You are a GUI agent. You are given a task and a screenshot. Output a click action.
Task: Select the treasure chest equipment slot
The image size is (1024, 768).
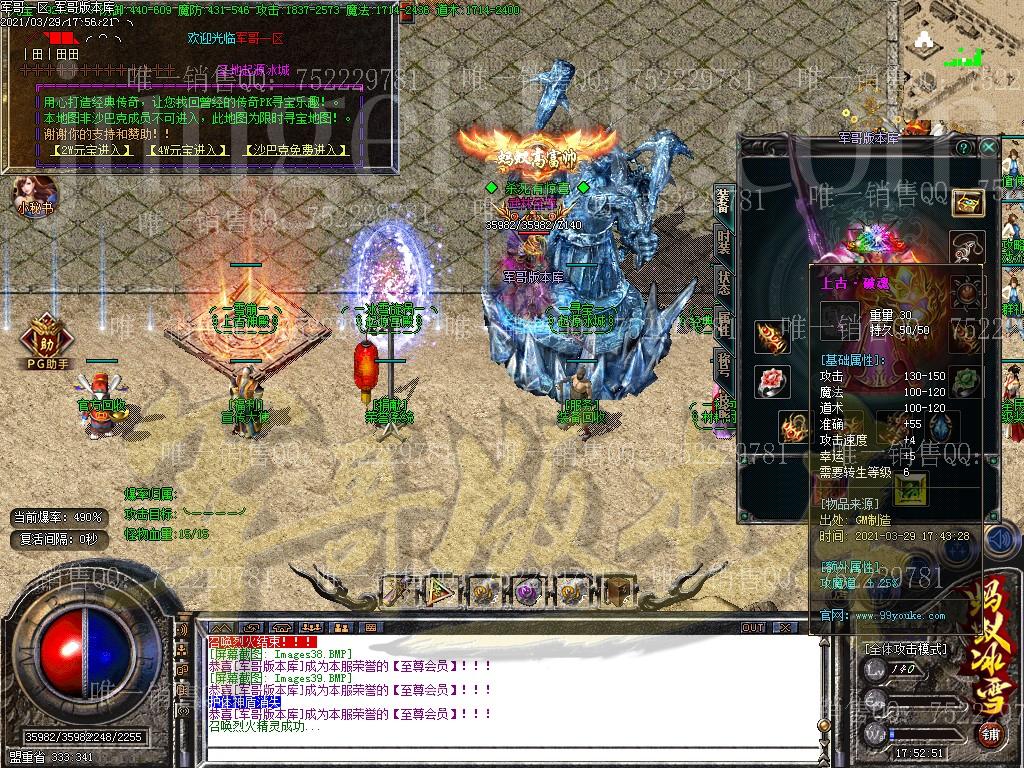[967, 203]
